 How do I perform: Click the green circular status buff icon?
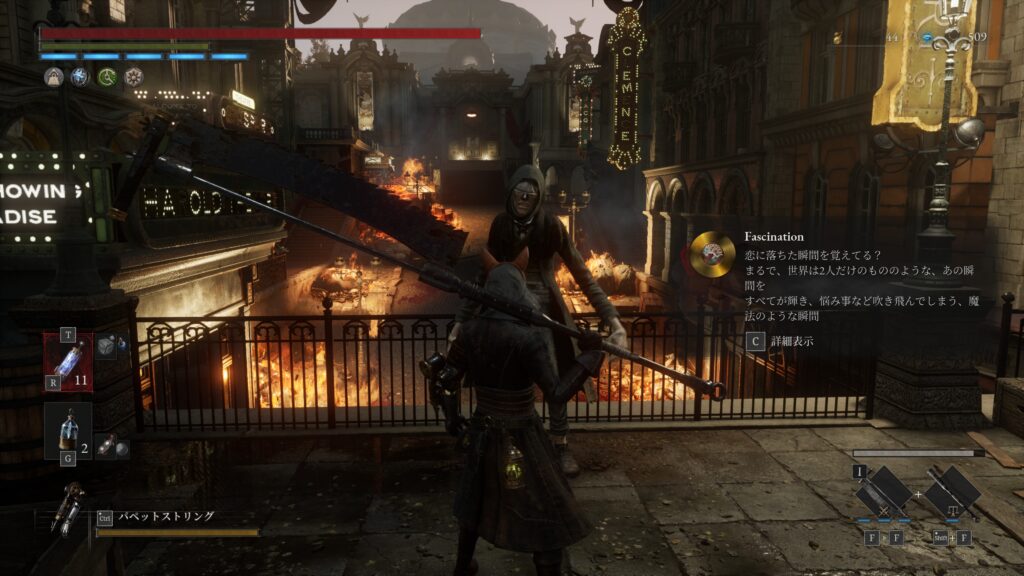tap(107, 77)
